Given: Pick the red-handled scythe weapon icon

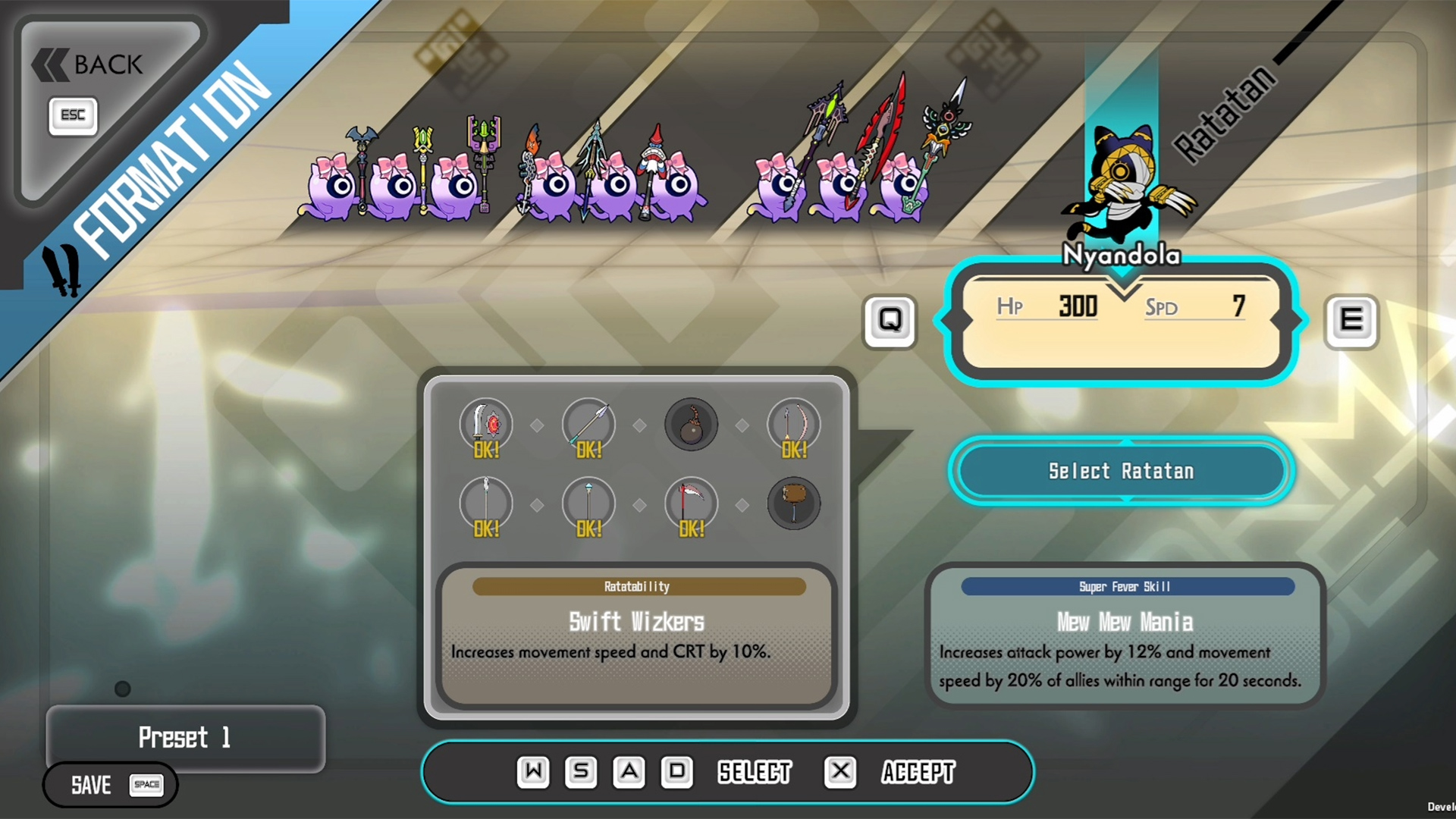Looking at the screenshot, I should pos(691,504).
